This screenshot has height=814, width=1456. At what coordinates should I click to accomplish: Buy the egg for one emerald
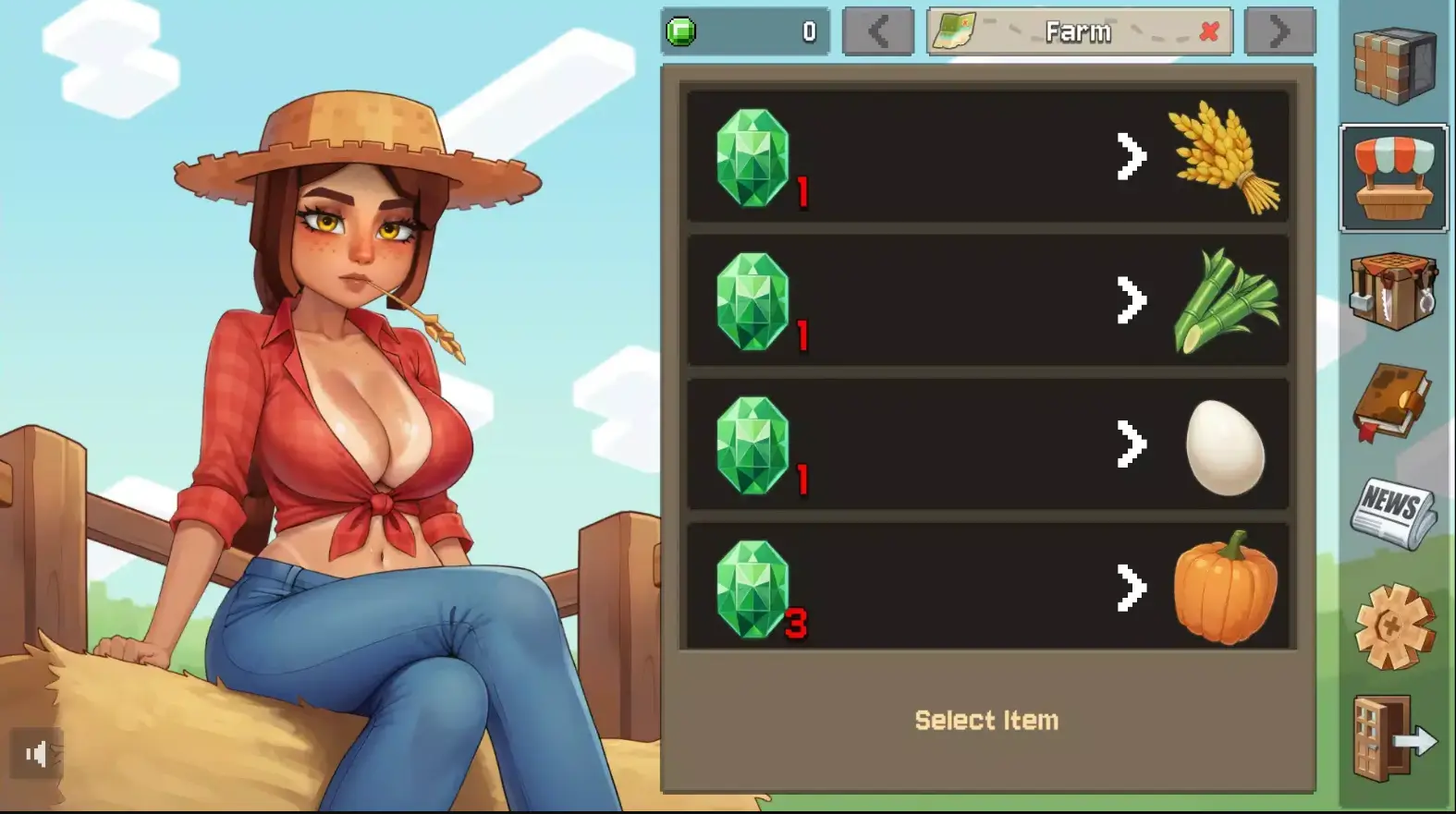(x=985, y=443)
